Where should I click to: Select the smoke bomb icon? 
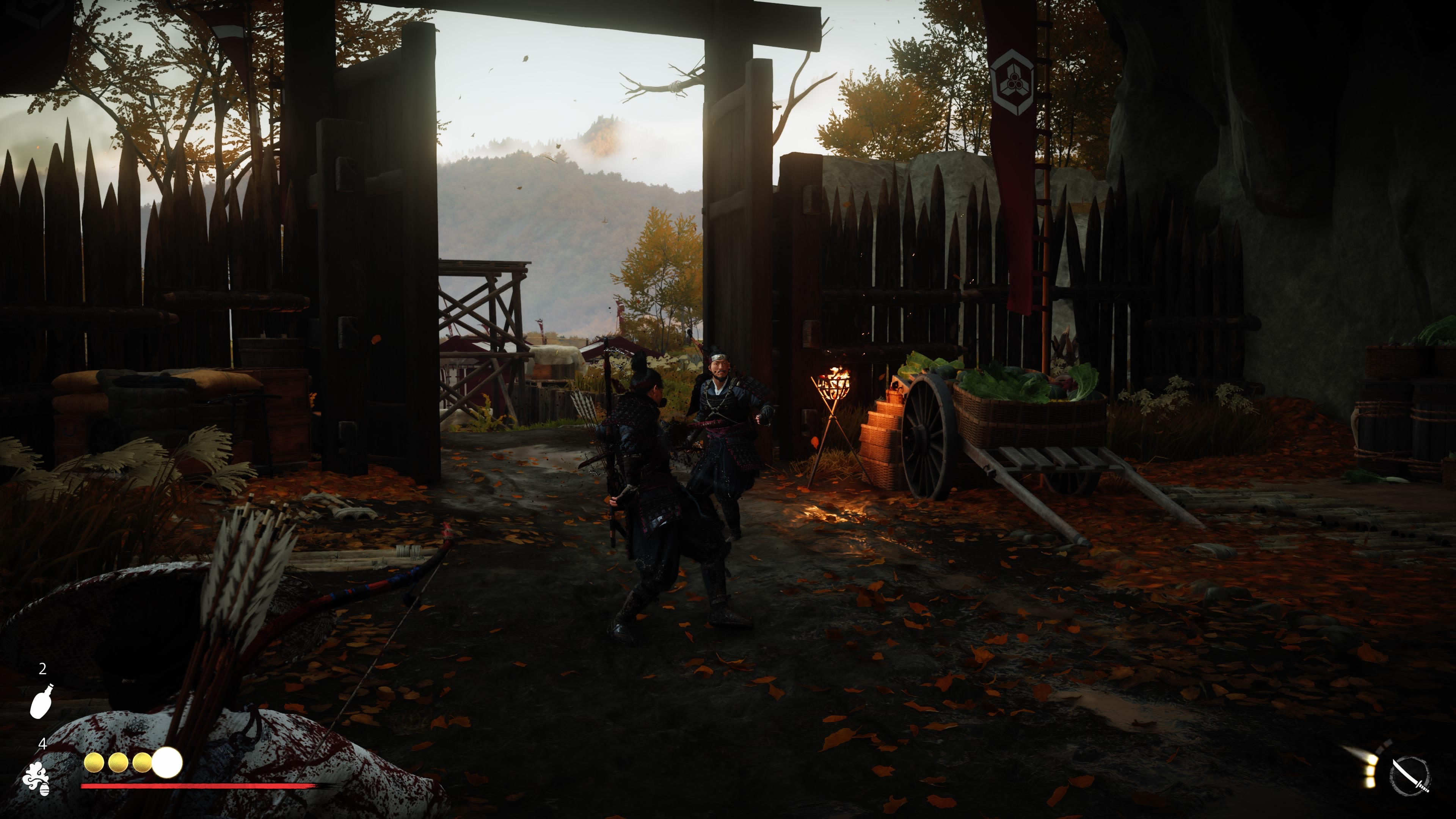37,778
